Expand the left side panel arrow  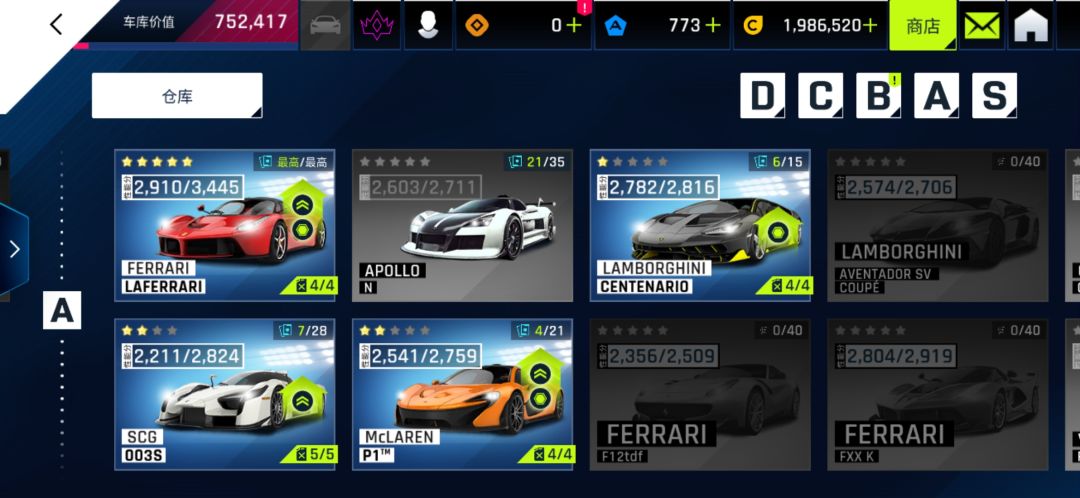click(x=14, y=249)
